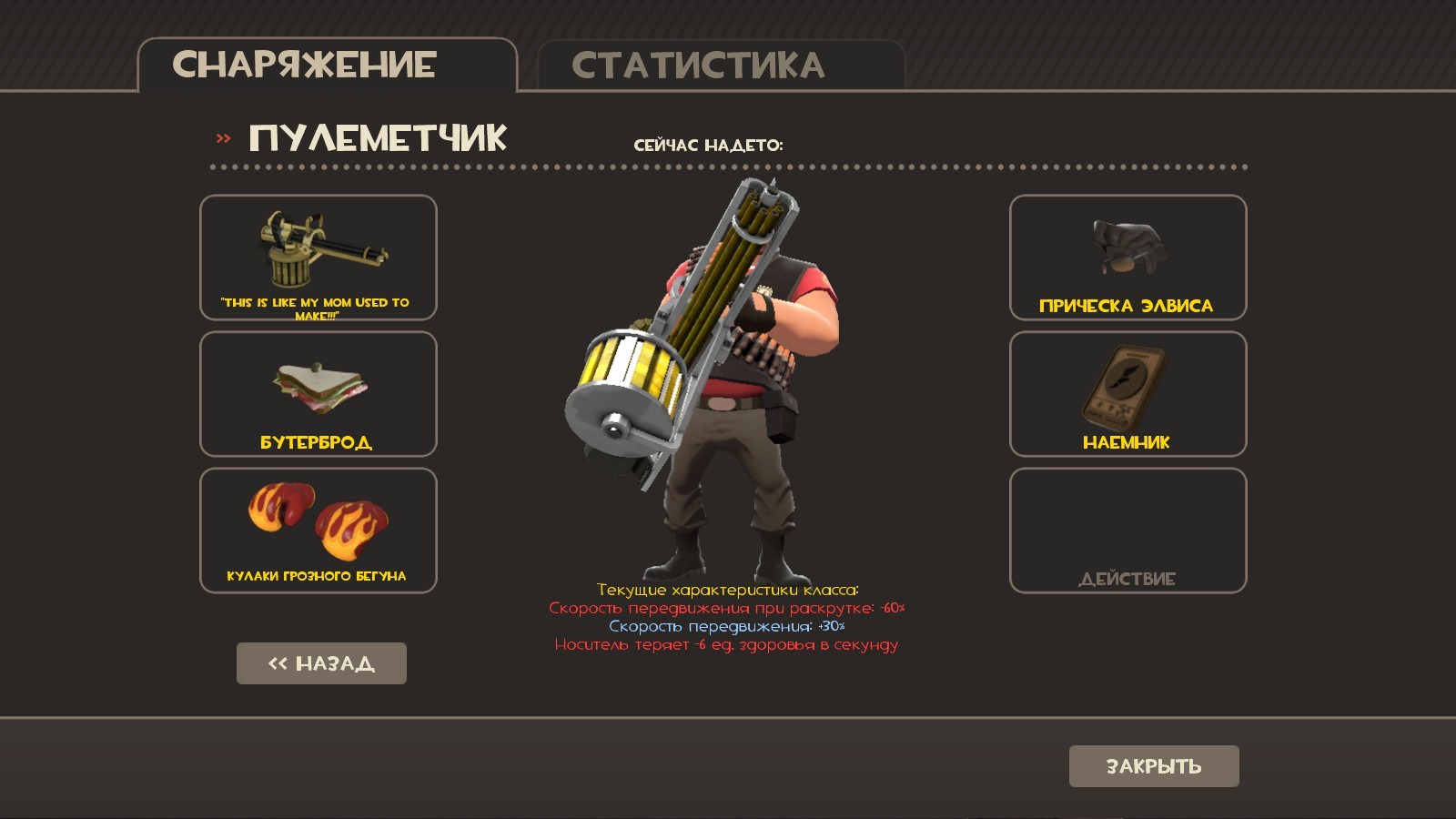This screenshot has width=1456, height=819.
Task: Click the ПУЛЕМЕТЧИК class title
Action: click(378, 138)
